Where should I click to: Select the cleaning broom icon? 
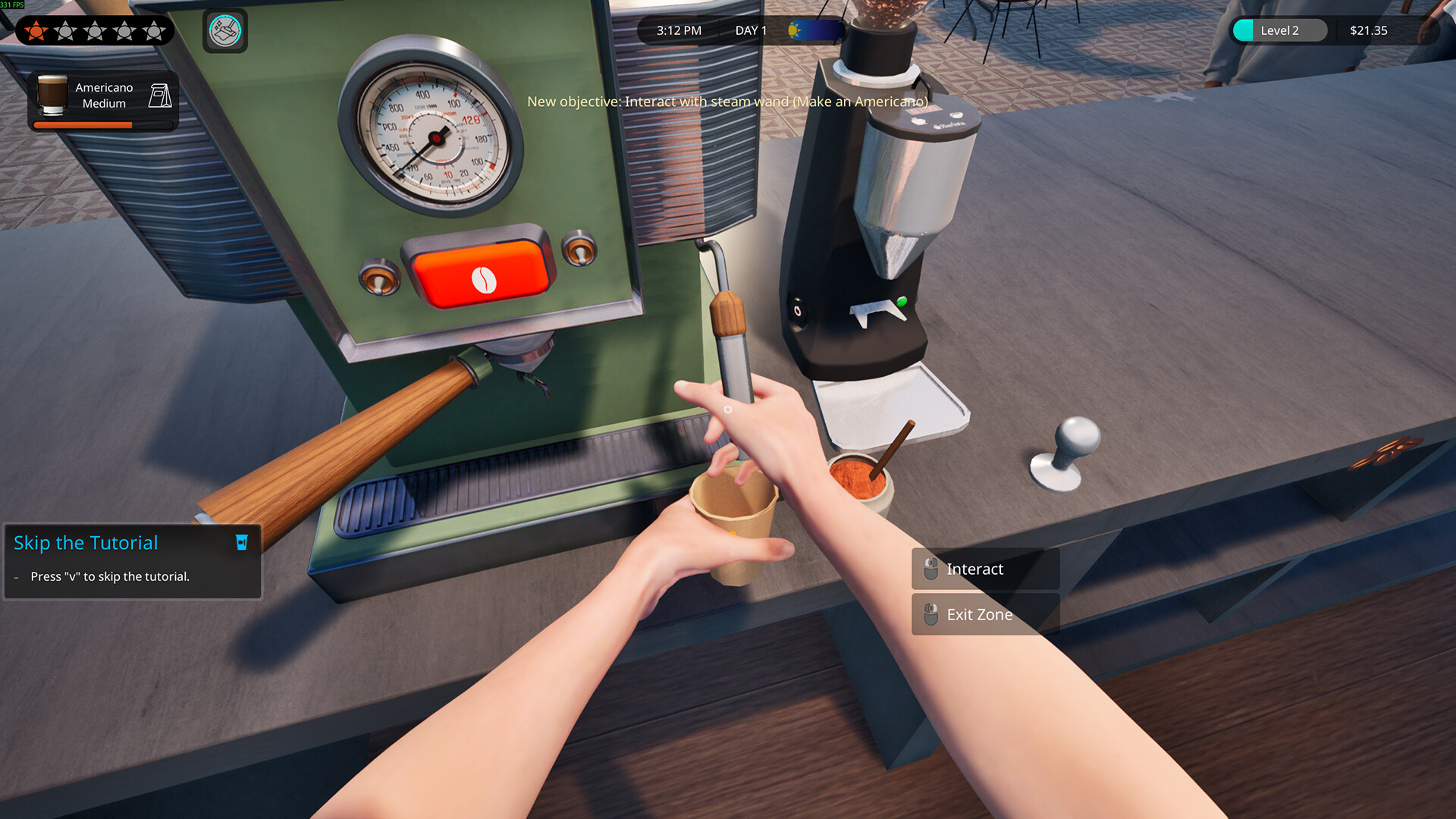click(x=224, y=30)
